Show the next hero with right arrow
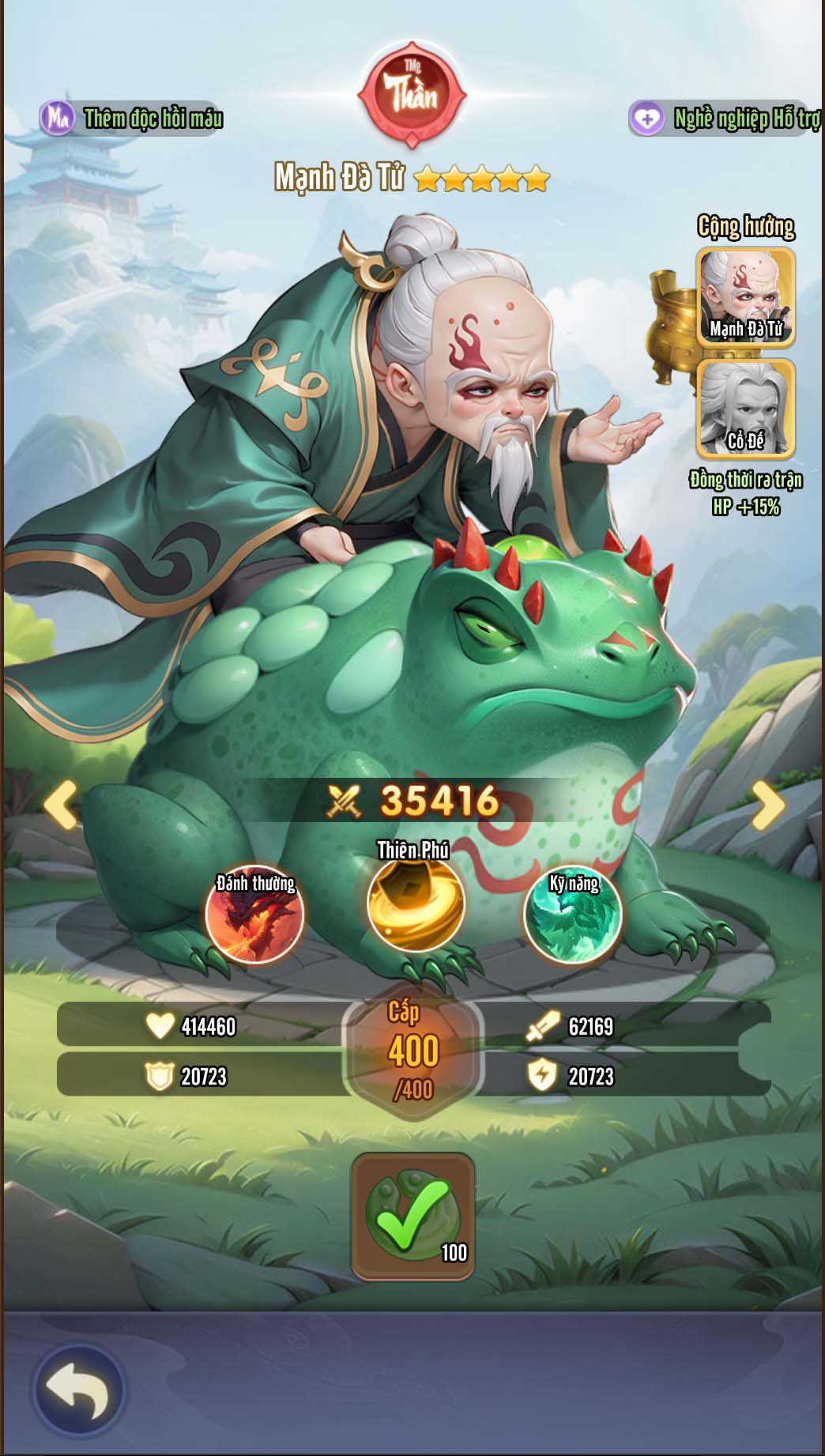Image resolution: width=825 pixels, height=1456 pixels. [x=767, y=805]
